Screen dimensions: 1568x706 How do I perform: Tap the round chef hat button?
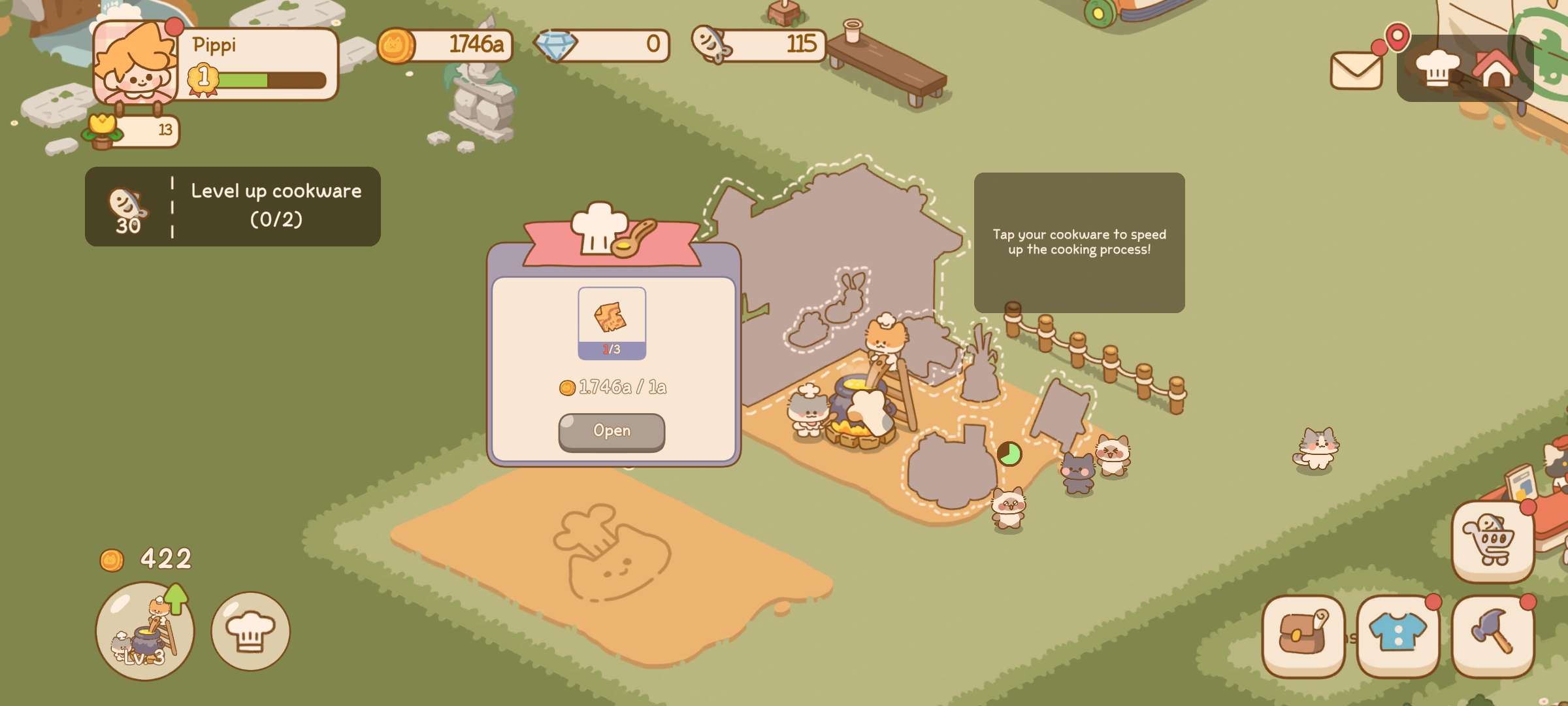[x=250, y=631]
